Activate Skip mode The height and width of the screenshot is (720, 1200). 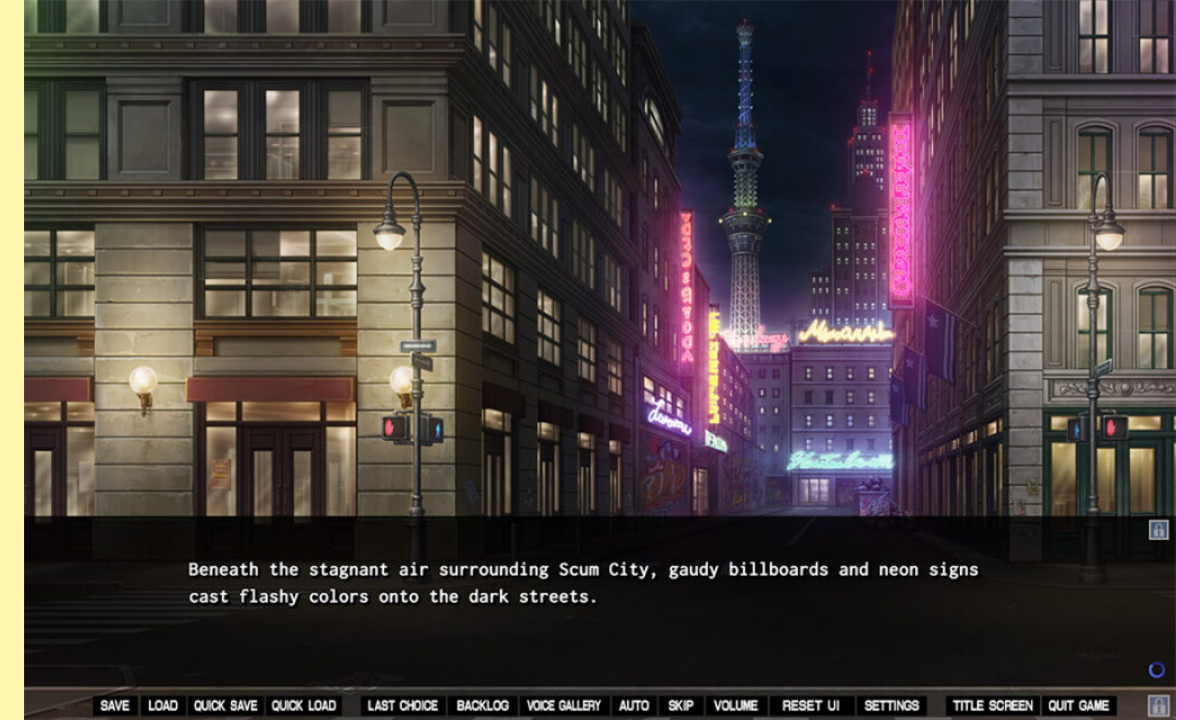[x=681, y=706]
